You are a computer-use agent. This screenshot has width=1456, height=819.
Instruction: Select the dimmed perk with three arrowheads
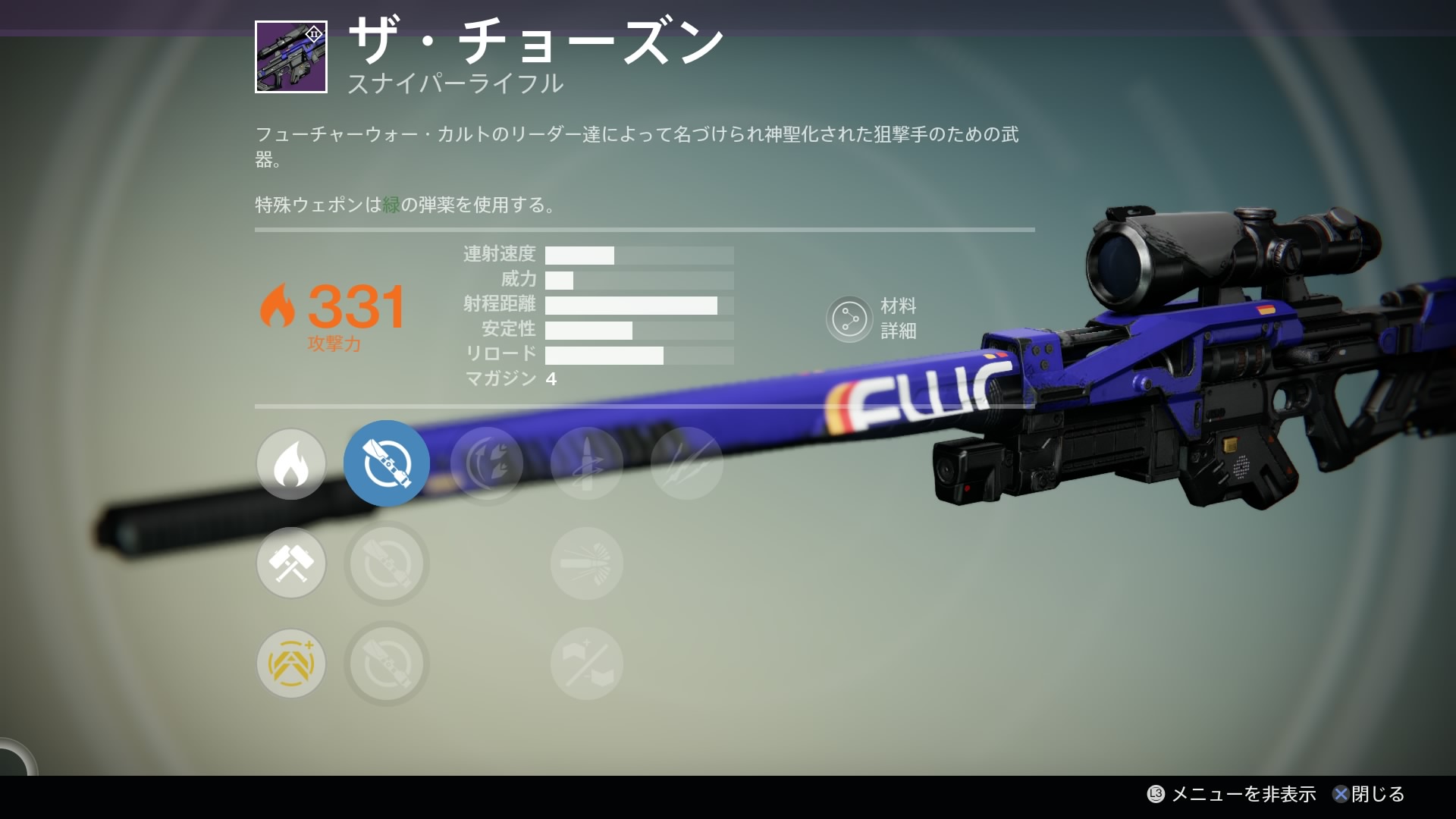pyautogui.click(x=487, y=463)
